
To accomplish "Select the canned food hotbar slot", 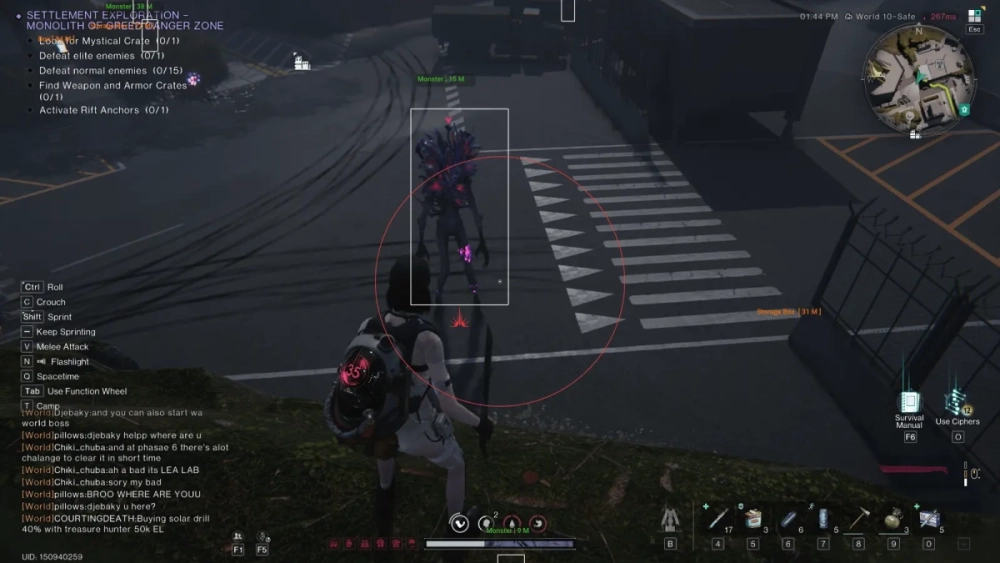I will (753, 519).
